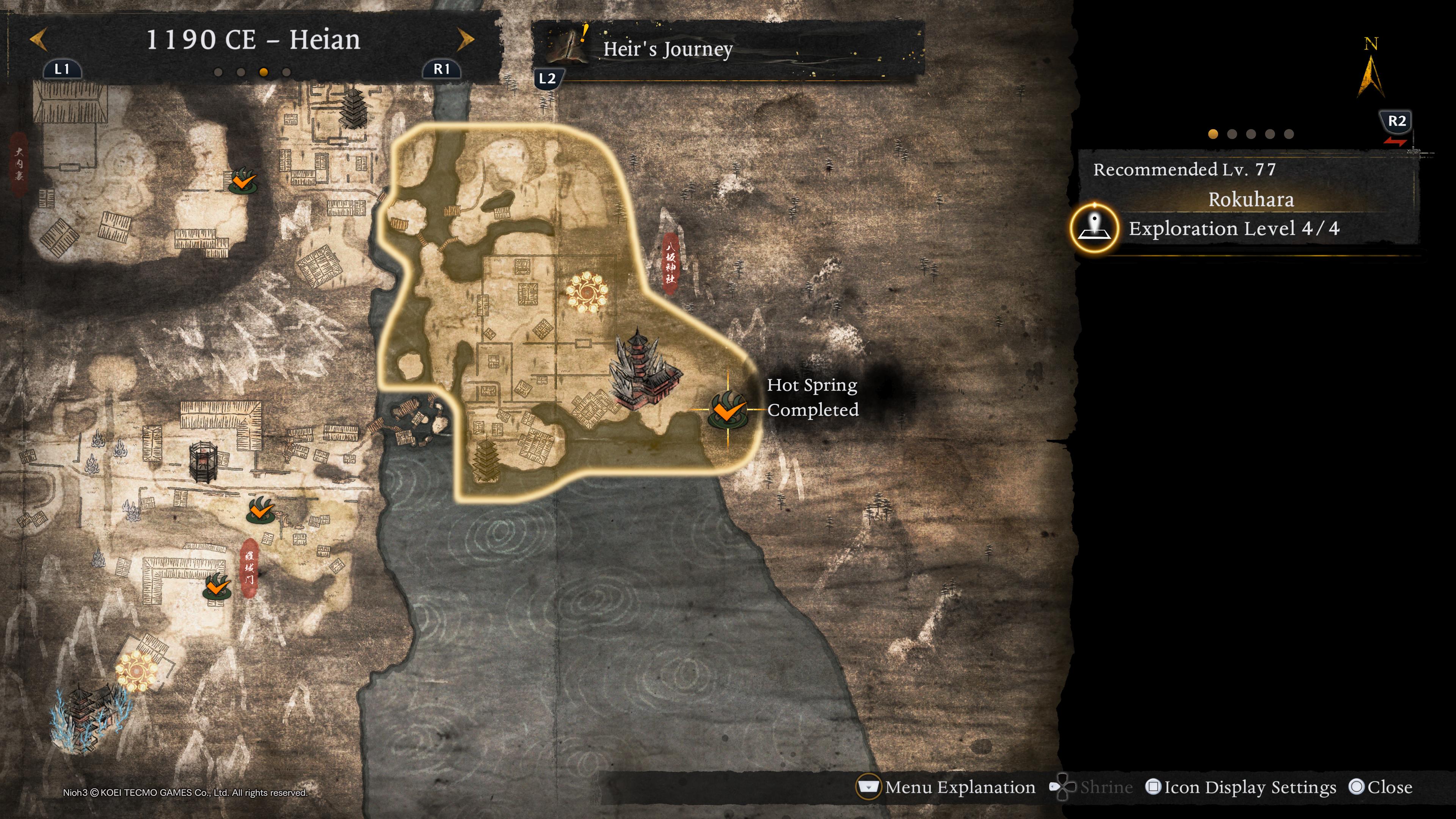Select the Rokuhara exploration level pin icon

click(1094, 228)
